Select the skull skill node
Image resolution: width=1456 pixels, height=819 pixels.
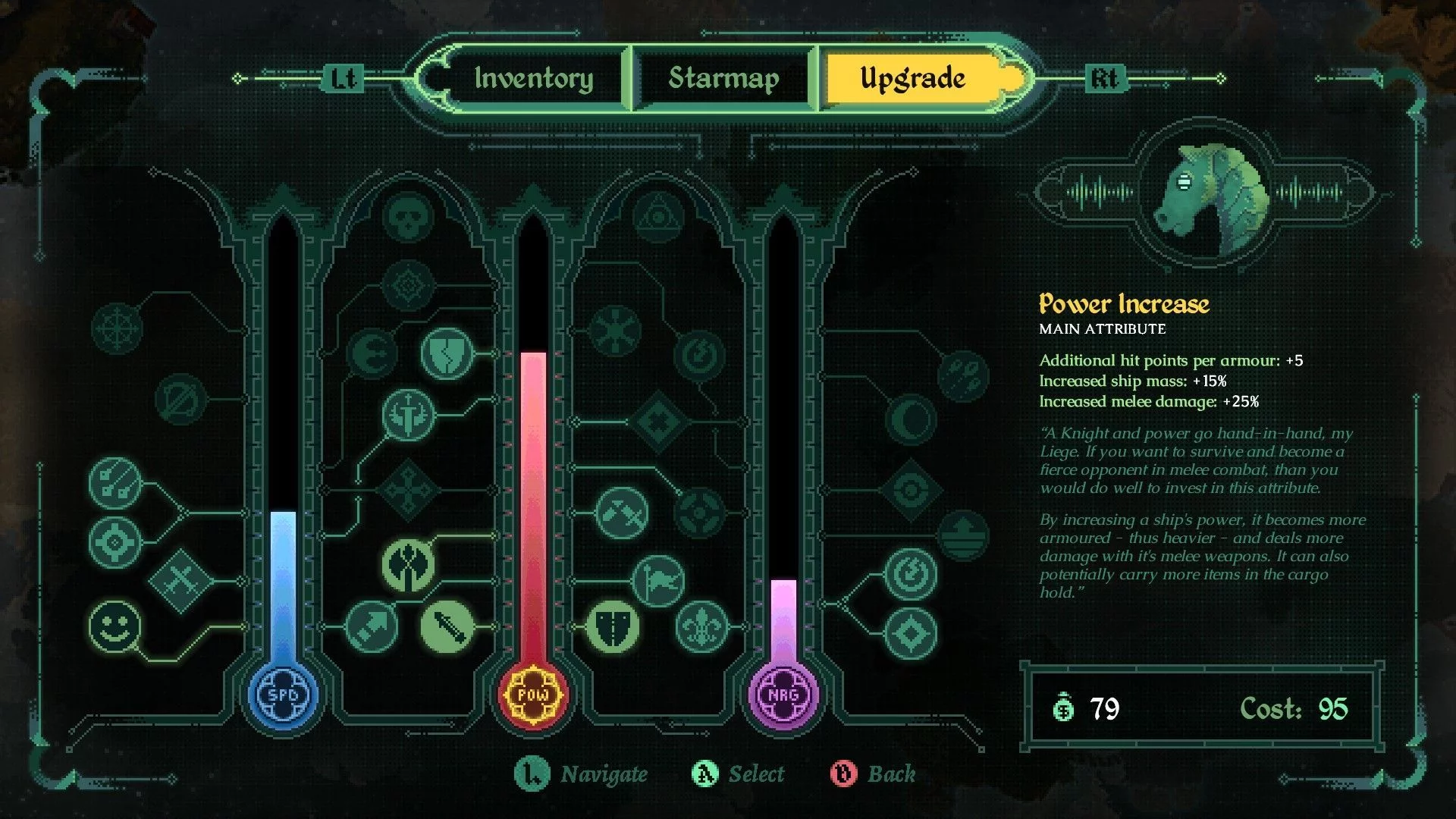point(409,217)
